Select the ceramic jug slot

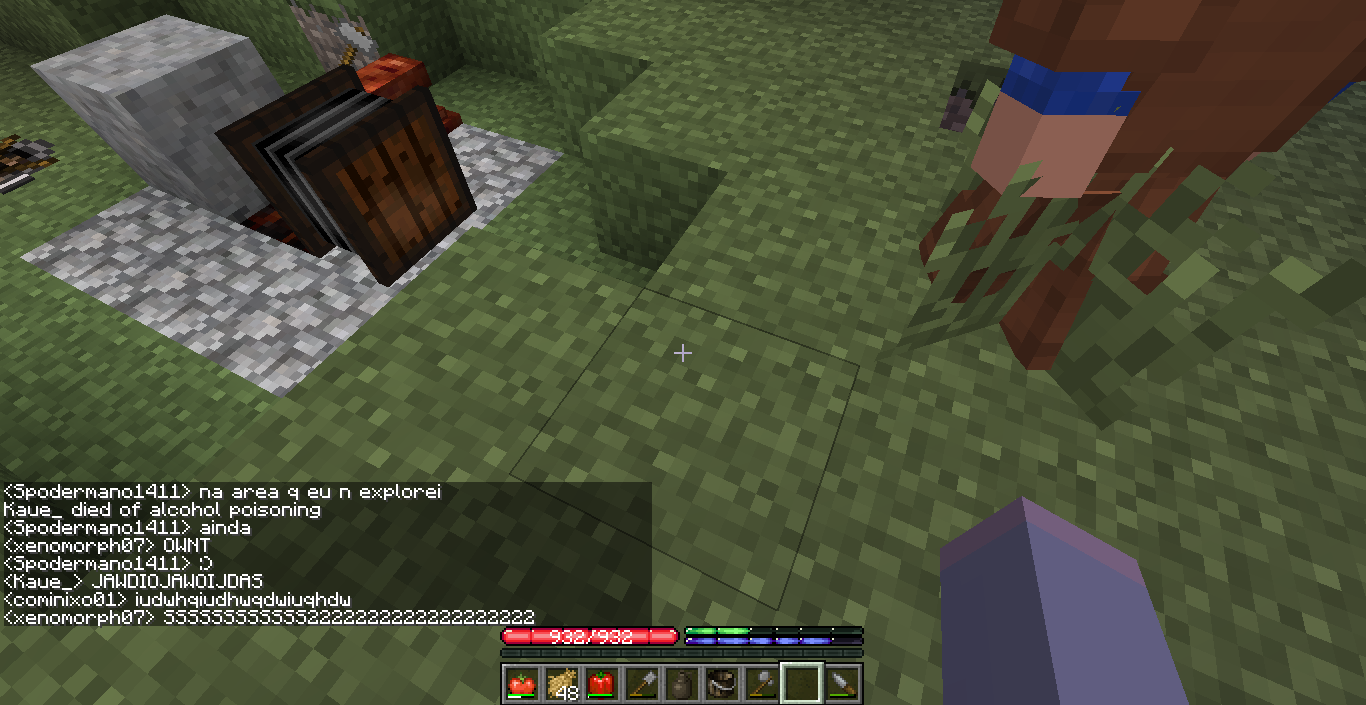(x=680, y=683)
